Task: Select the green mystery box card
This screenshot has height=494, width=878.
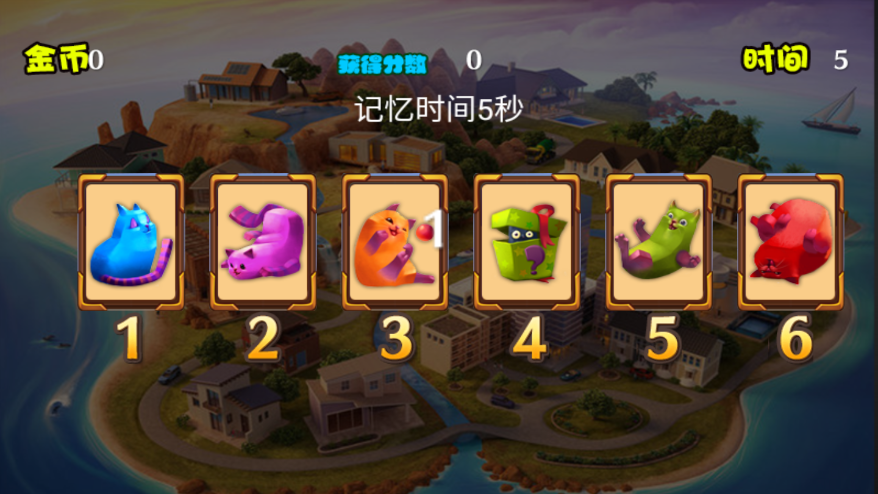Action: pos(527,242)
